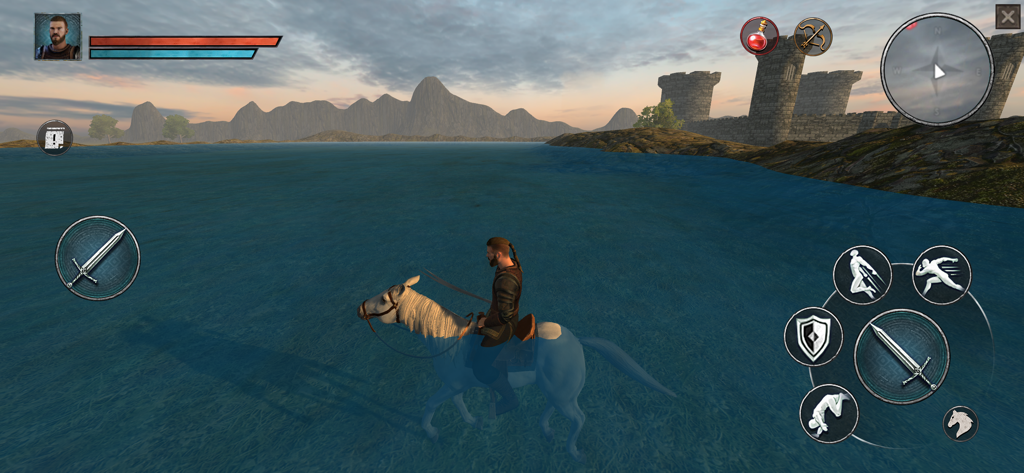Open the compass minimap

(x=936, y=69)
